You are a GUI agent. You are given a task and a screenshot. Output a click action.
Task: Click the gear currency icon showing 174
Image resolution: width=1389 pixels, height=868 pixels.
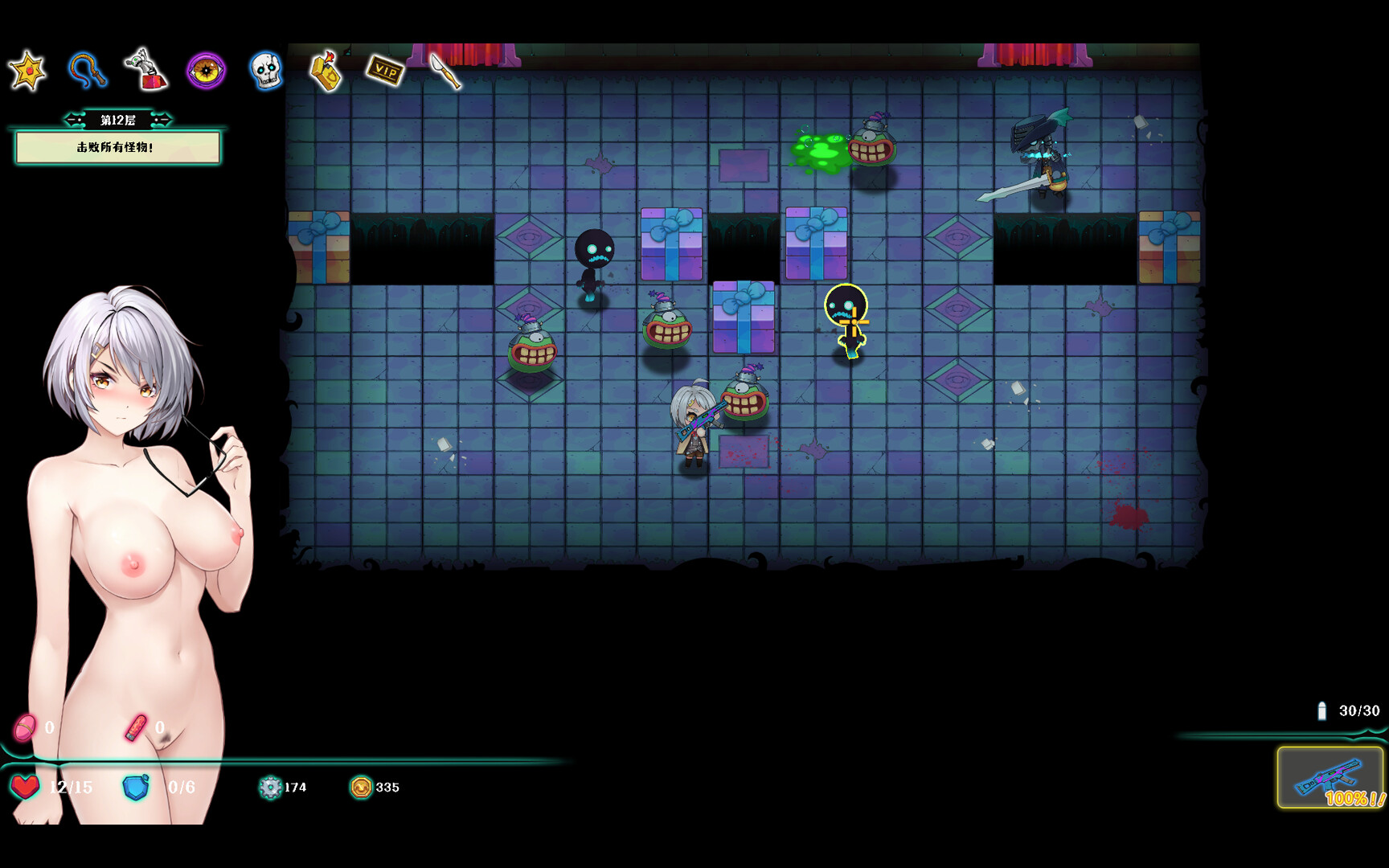[271, 788]
